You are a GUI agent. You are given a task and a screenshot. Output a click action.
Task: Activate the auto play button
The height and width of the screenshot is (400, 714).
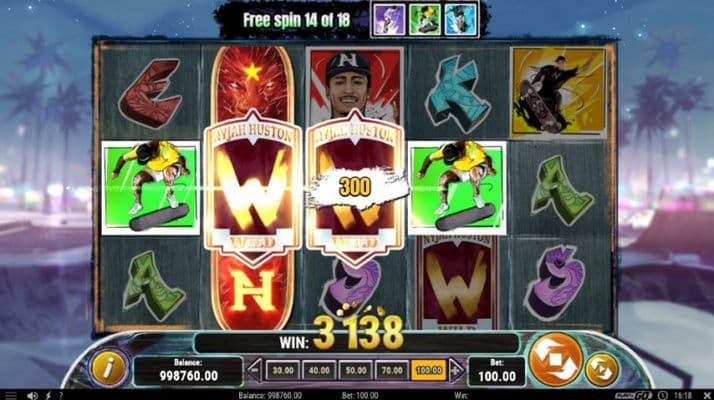pos(602,369)
